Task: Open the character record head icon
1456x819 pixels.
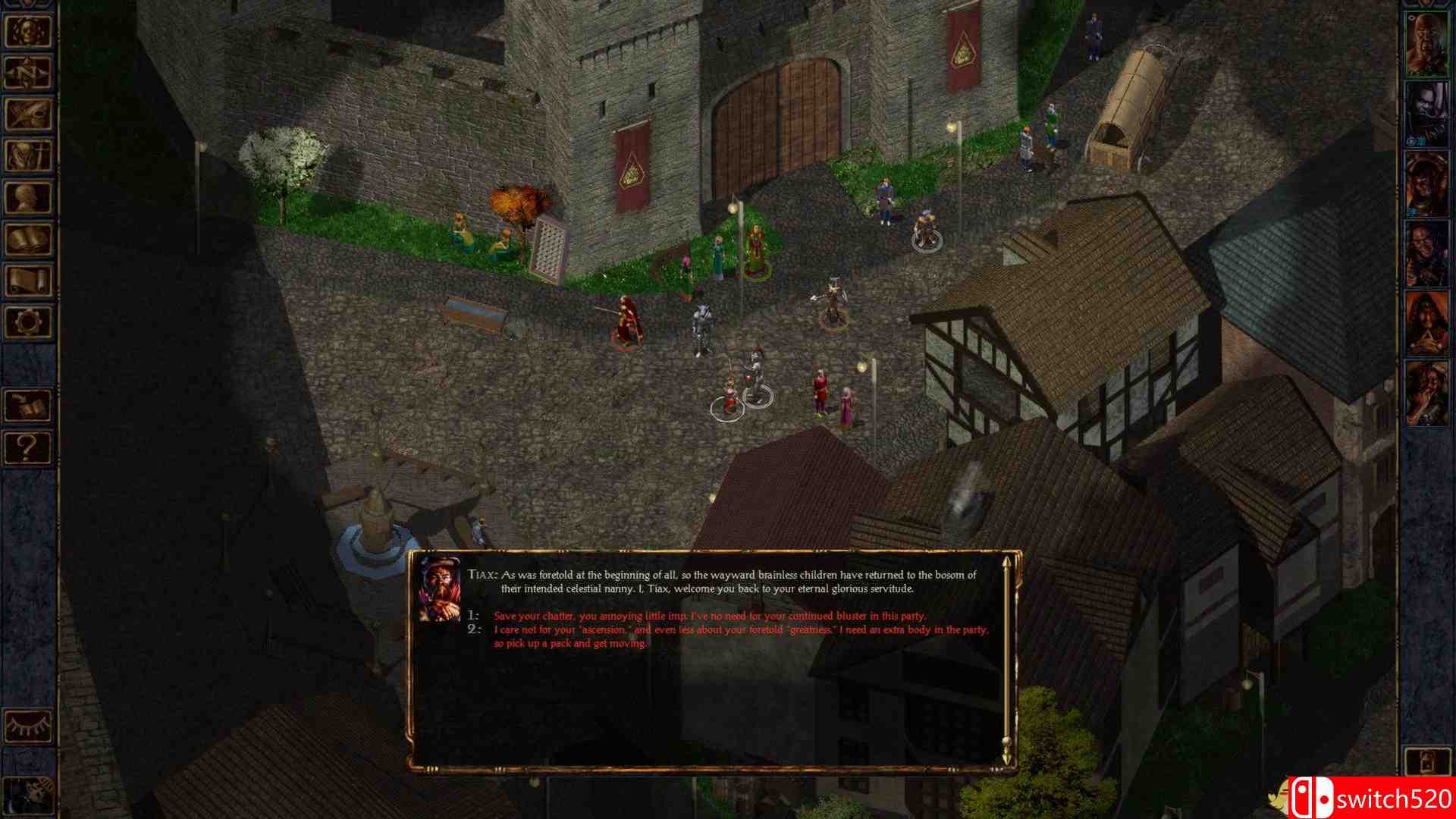Action: (x=29, y=197)
